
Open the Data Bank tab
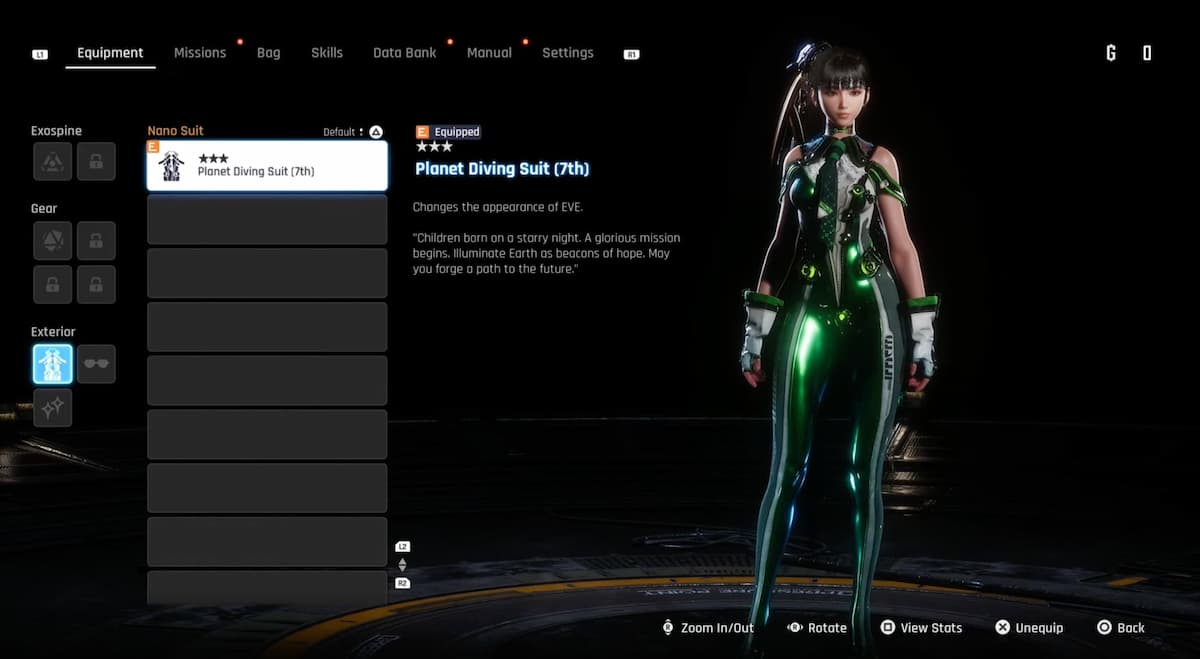(x=404, y=53)
